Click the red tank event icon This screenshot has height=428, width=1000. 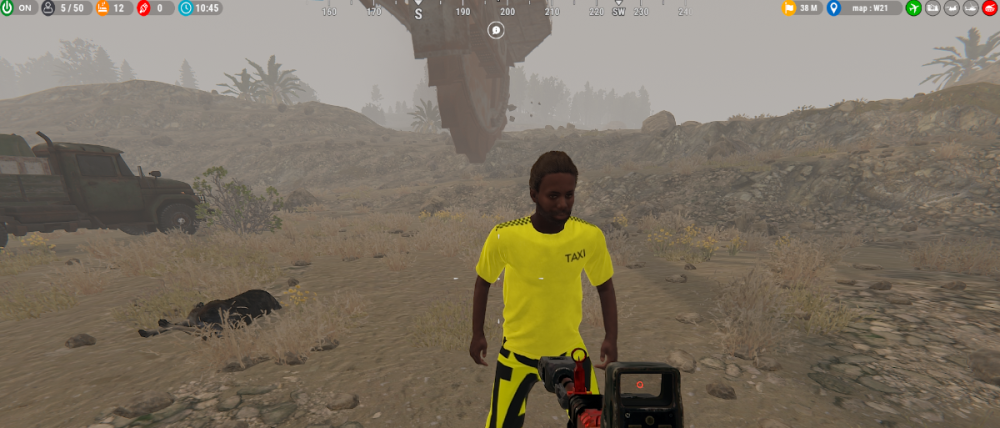pyautogui.click(x=989, y=8)
